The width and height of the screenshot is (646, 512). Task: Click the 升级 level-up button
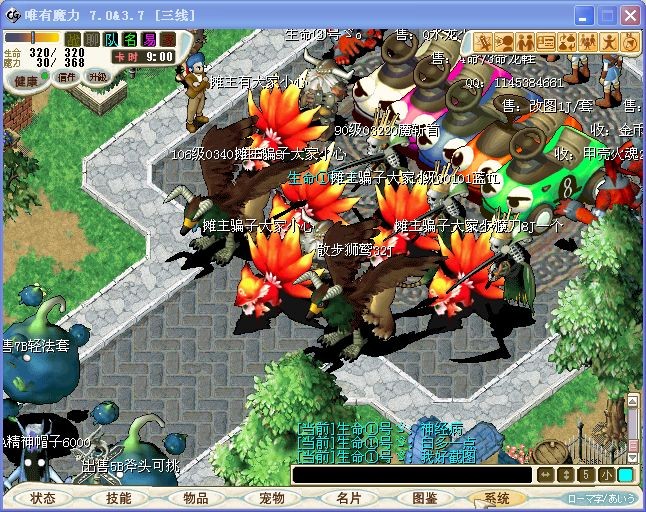pos(97,77)
